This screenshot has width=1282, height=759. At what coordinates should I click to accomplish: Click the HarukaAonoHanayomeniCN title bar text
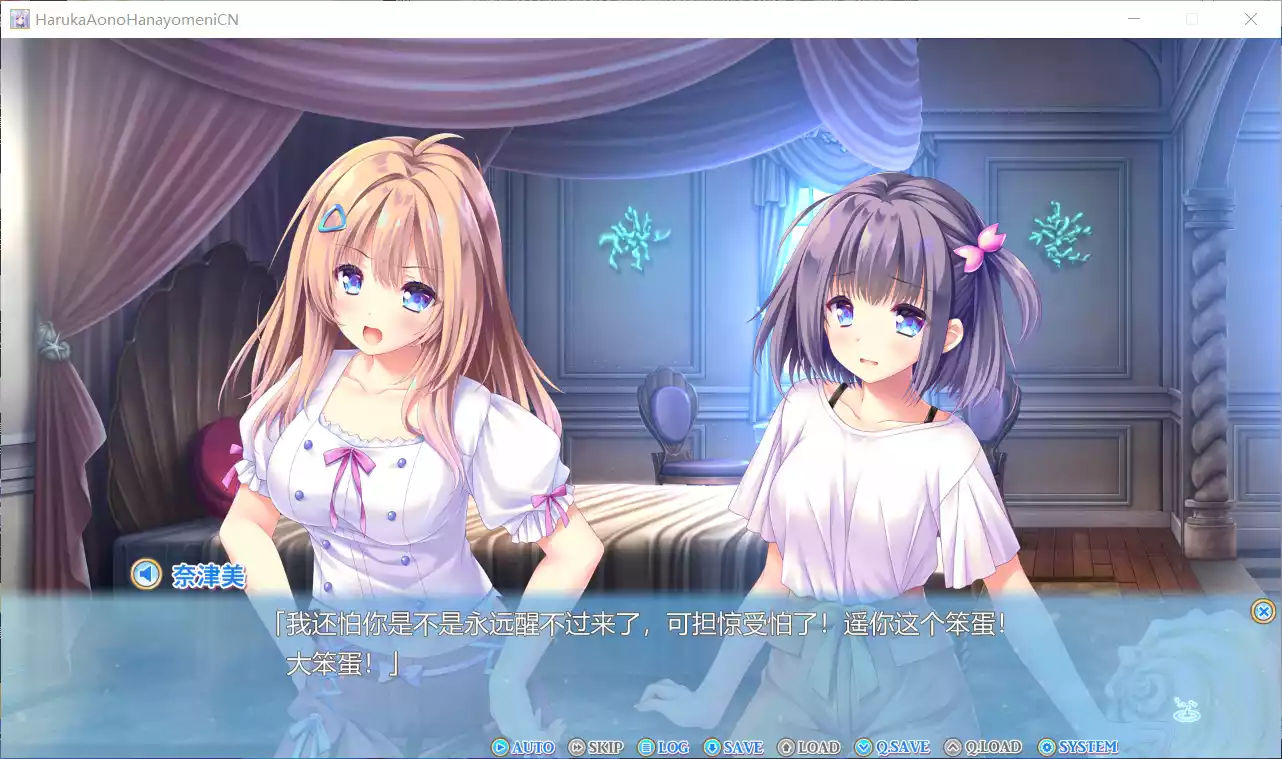coord(138,18)
